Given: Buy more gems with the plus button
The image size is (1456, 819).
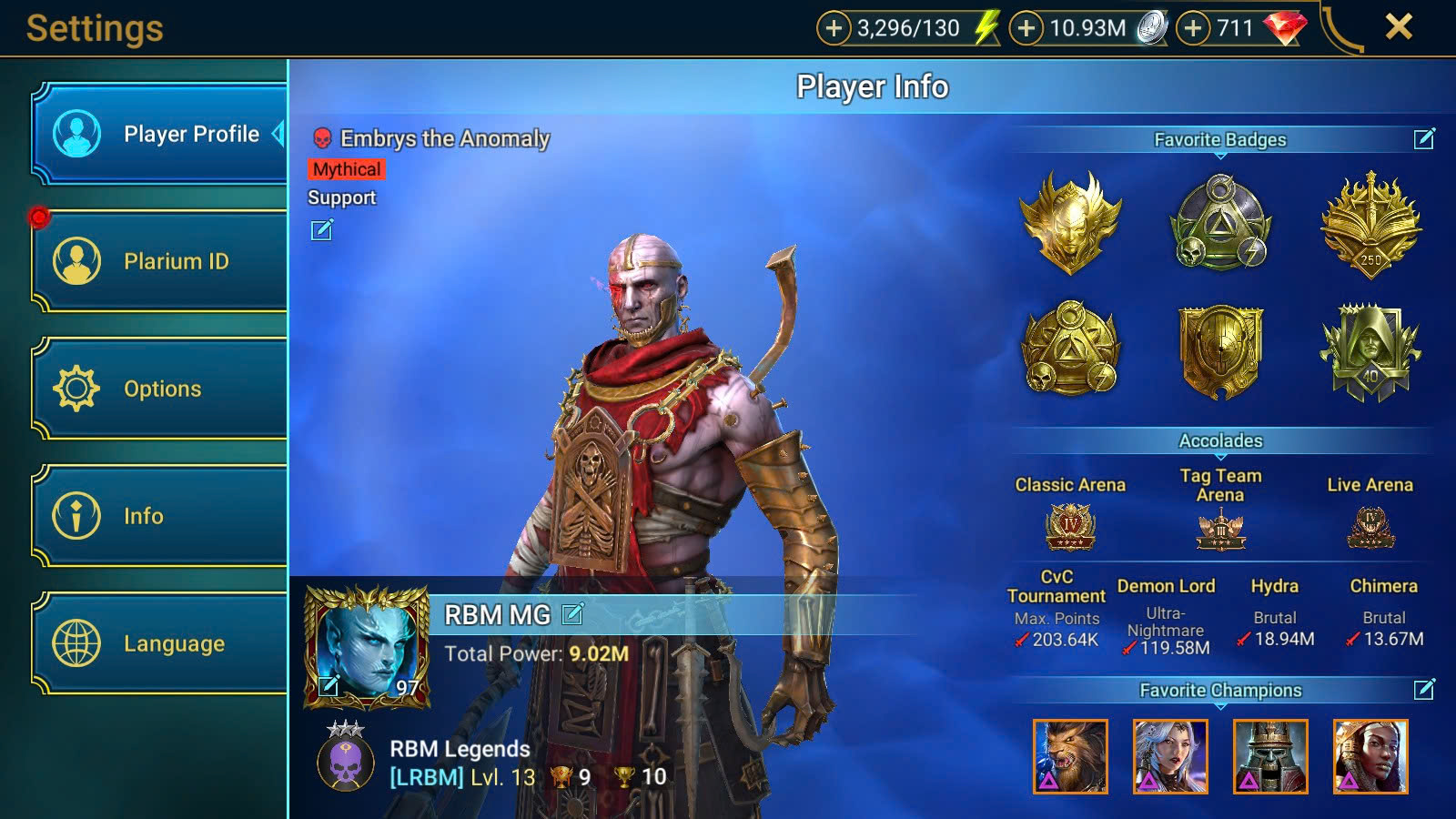Looking at the screenshot, I should pos(1193,28).
